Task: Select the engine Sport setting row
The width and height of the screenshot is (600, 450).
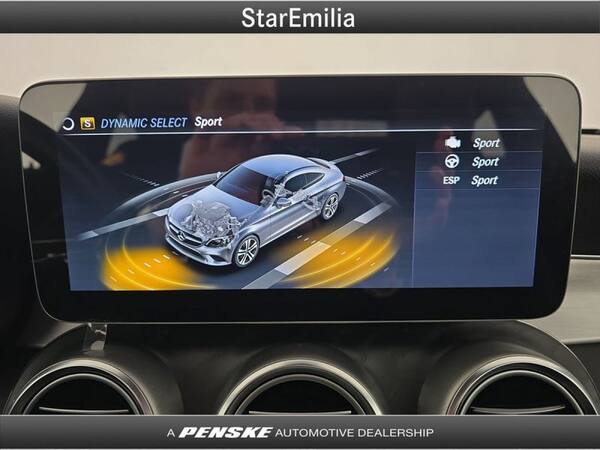Action: [x=480, y=143]
